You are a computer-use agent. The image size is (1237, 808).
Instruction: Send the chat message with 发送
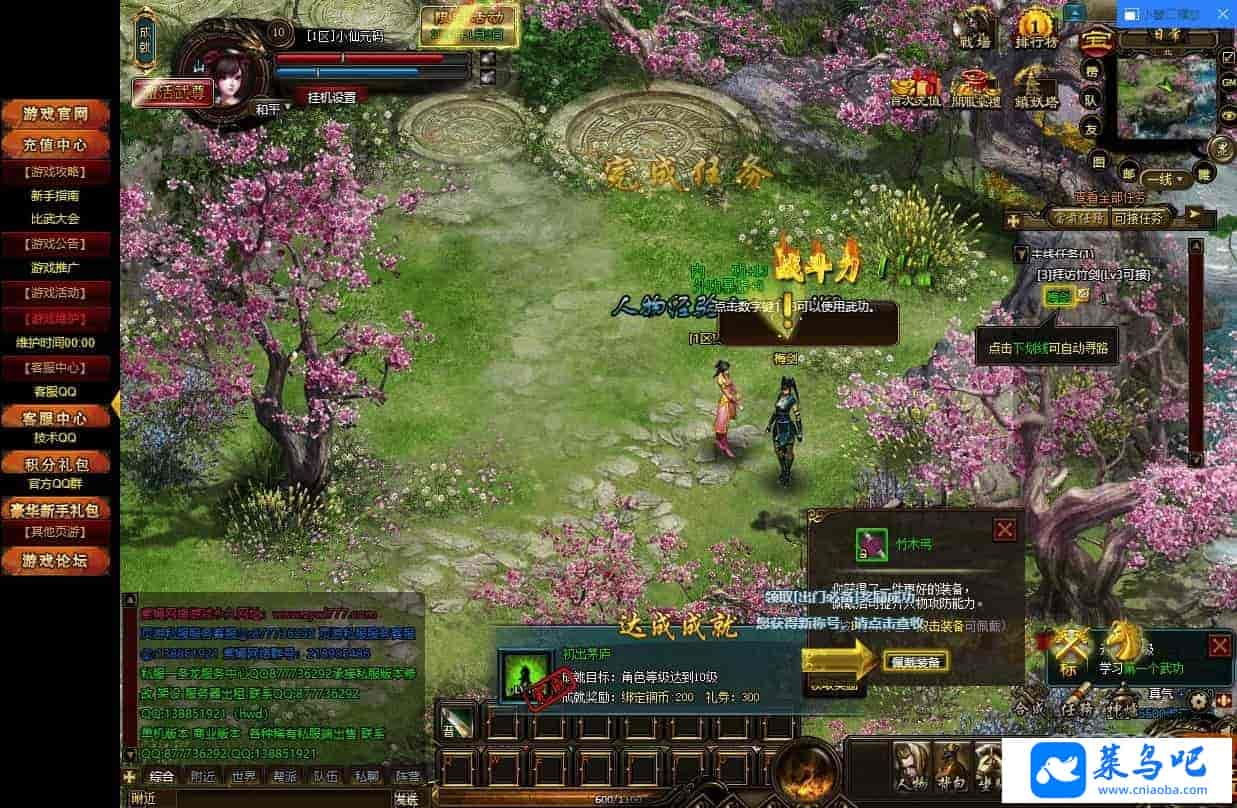pos(405,799)
